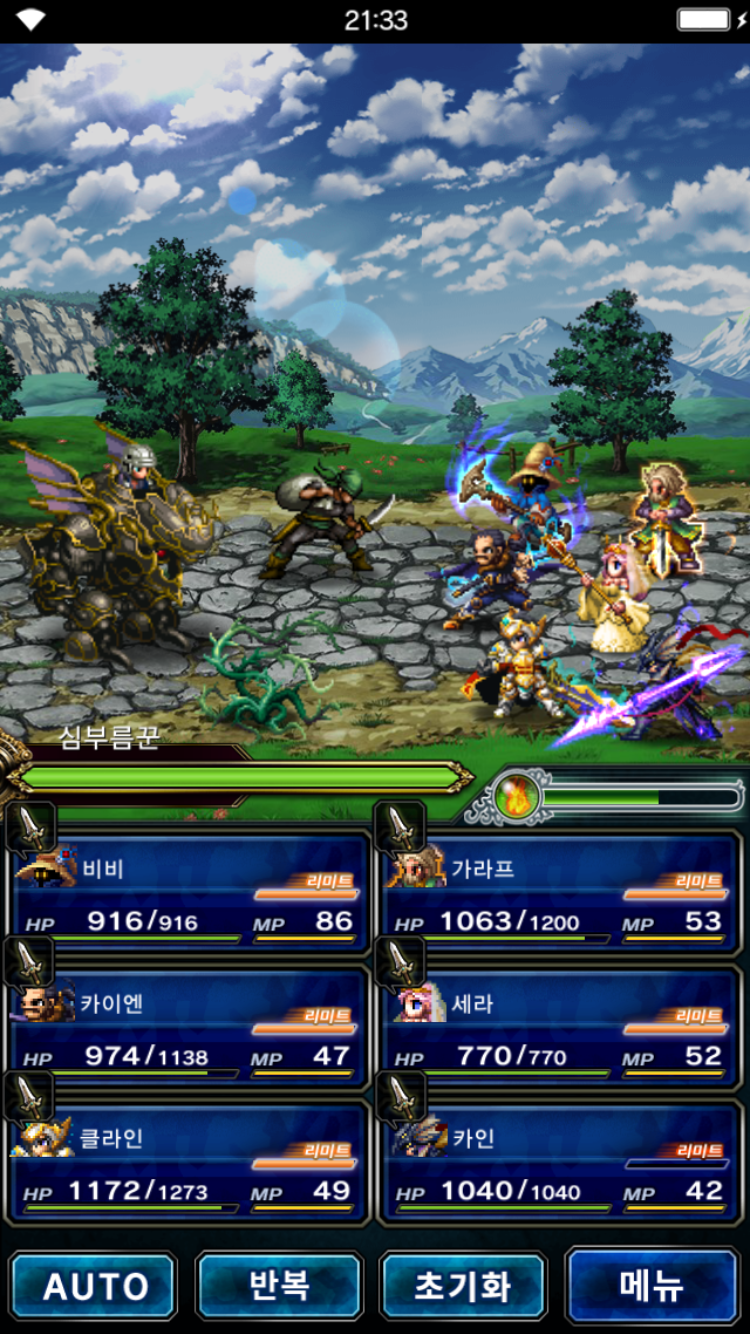Choose the 초기화 reset button
This screenshot has height=1334, width=750.
pyautogui.click(x=463, y=1286)
